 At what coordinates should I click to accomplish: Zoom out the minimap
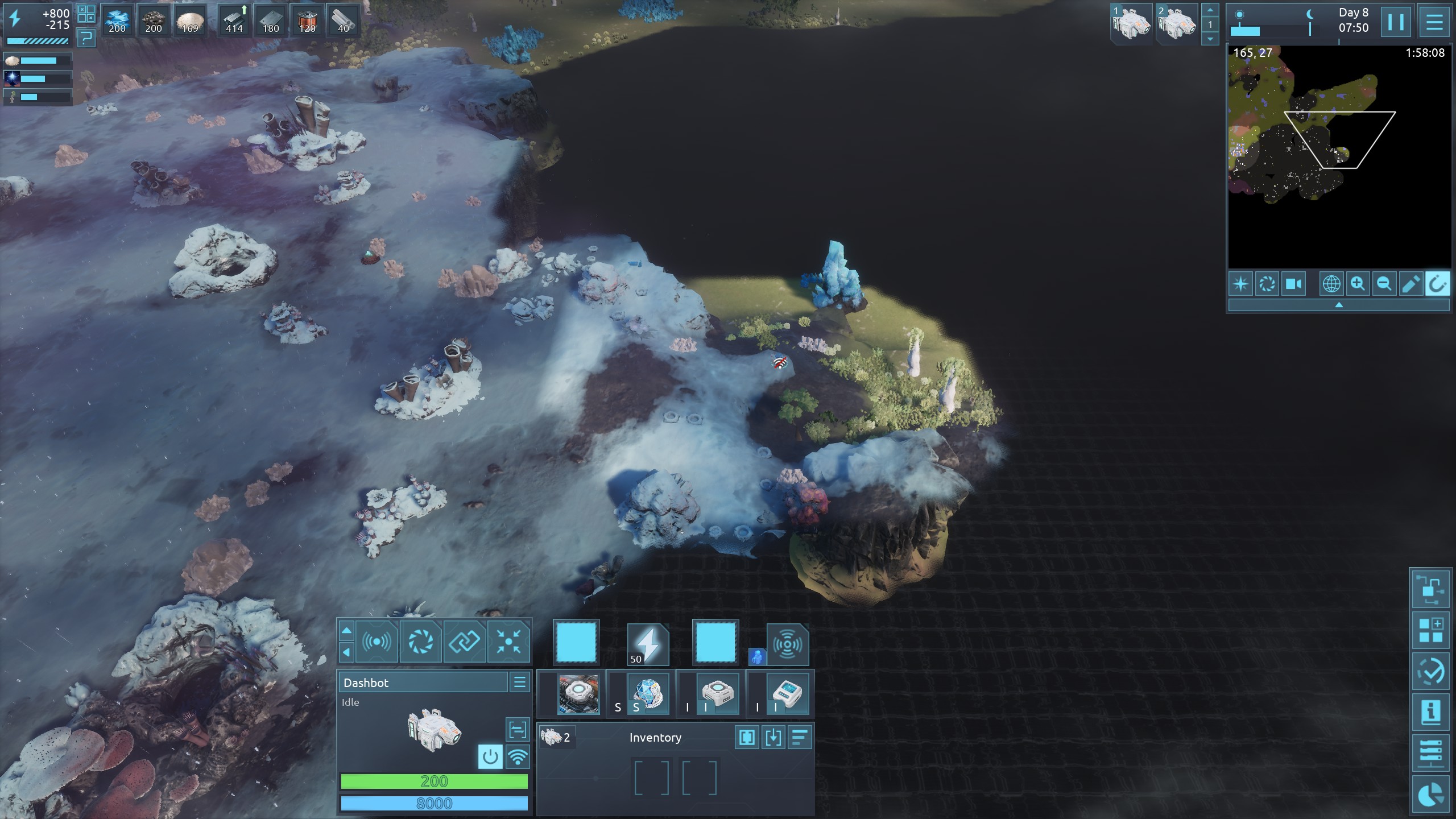1384,284
